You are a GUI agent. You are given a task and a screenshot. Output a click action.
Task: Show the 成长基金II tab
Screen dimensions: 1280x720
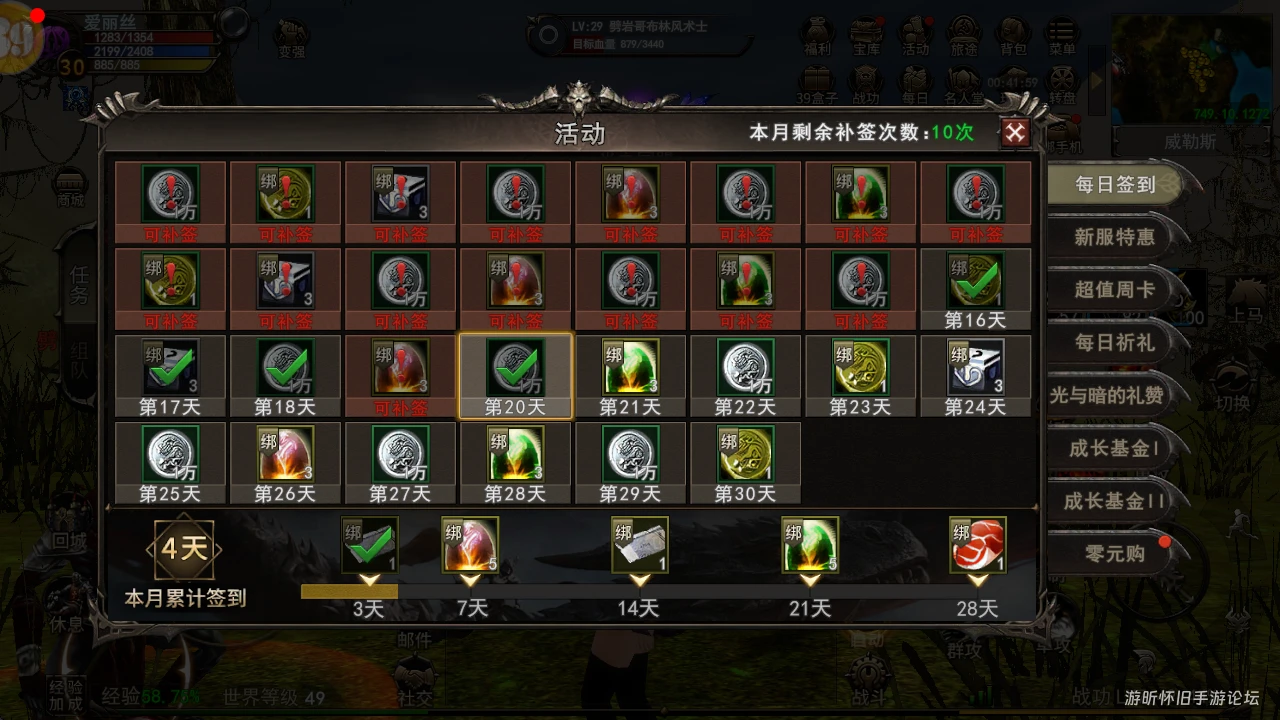pyautogui.click(x=1114, y=501)
